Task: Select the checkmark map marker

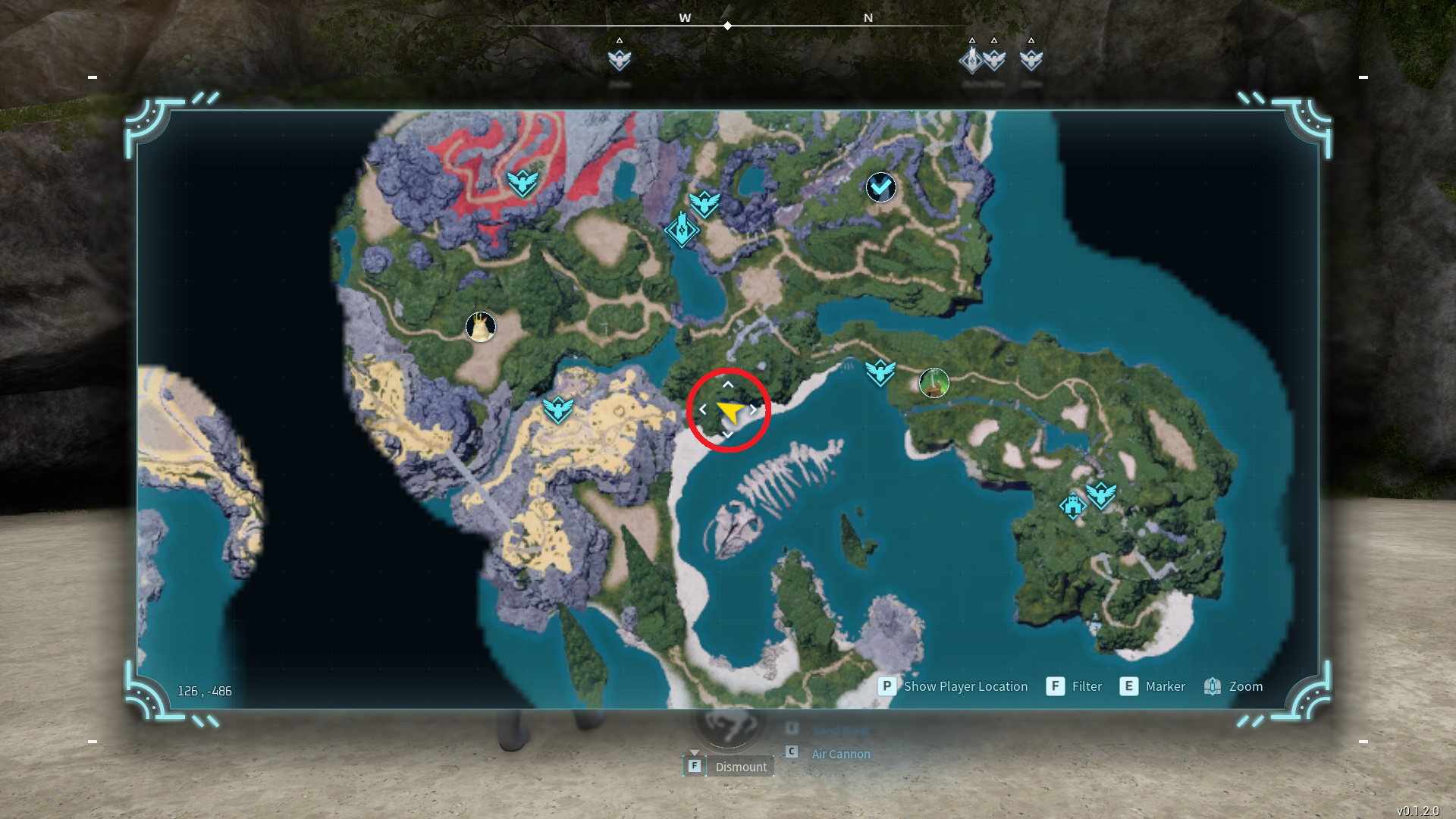Action: click(x=880, y=187)
